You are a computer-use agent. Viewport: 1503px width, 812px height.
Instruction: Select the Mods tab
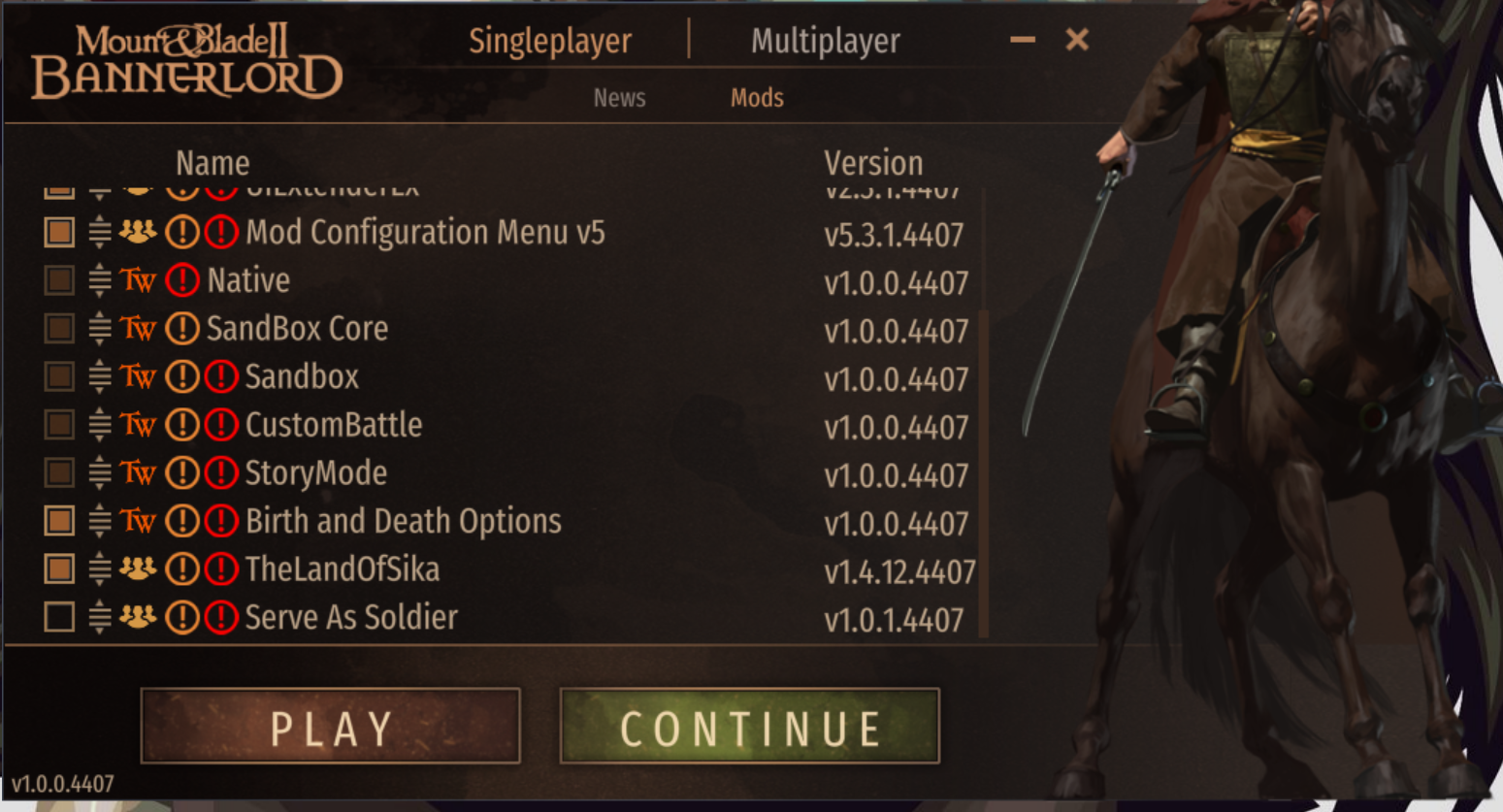(757, 98)
